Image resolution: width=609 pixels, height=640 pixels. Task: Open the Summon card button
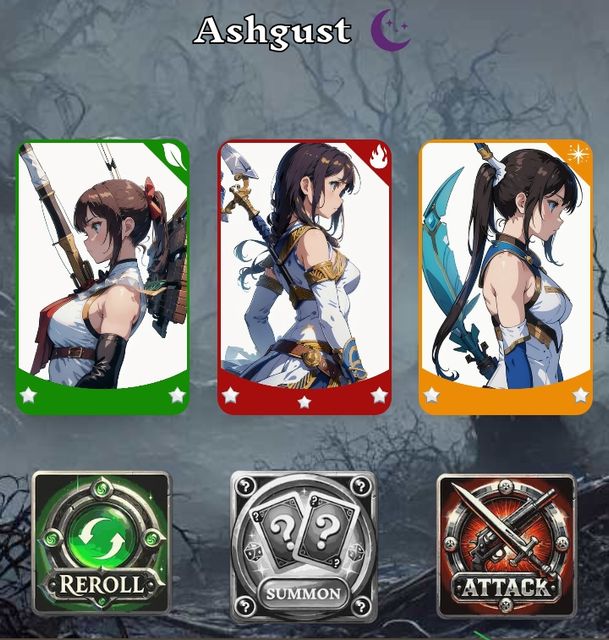(x=304, y=545)
